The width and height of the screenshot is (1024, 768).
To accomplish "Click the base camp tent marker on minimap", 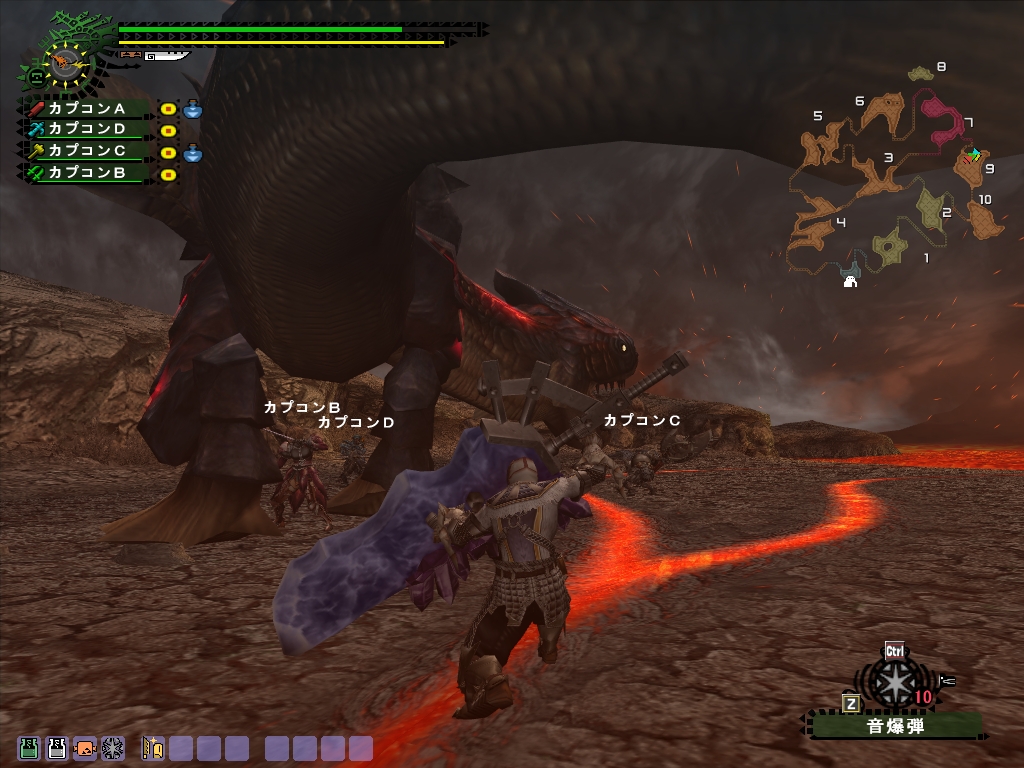I will [x=850, y=281].
